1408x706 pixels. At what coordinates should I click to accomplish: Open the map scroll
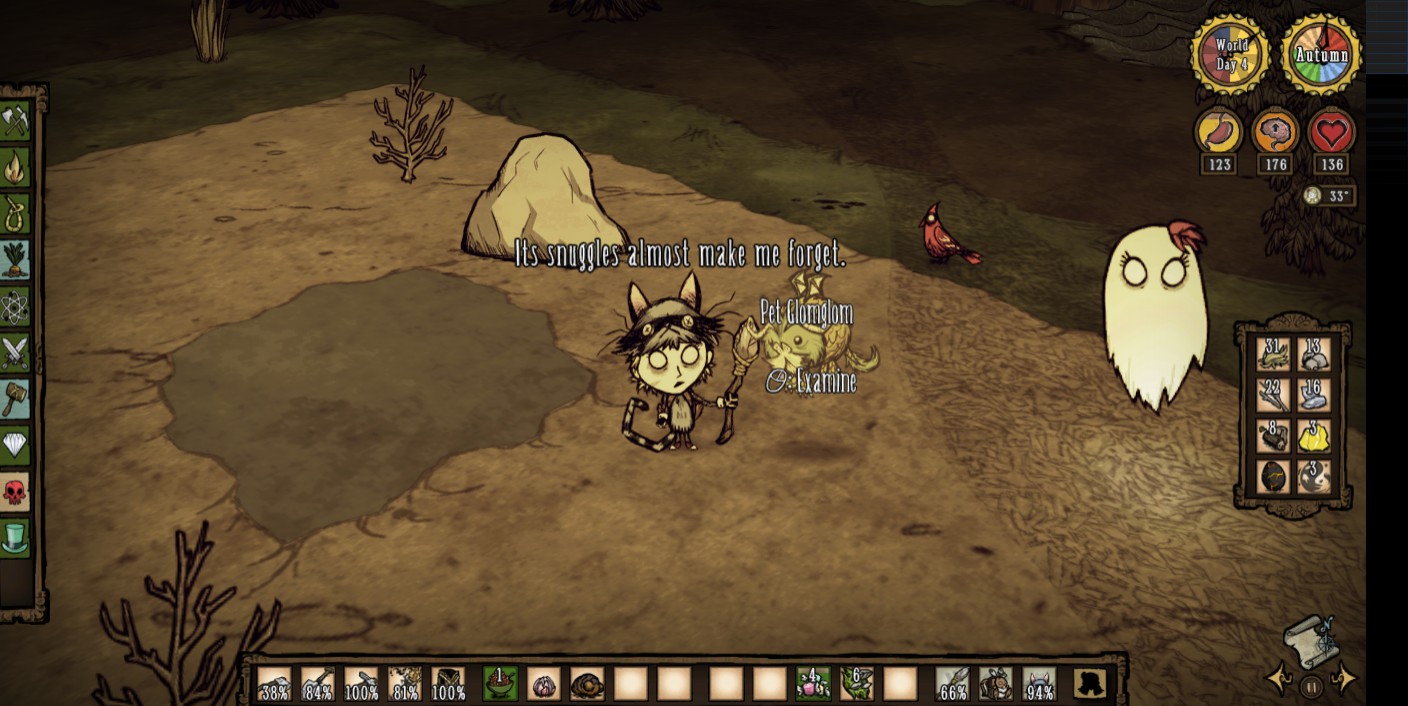tap(1312, 640)
